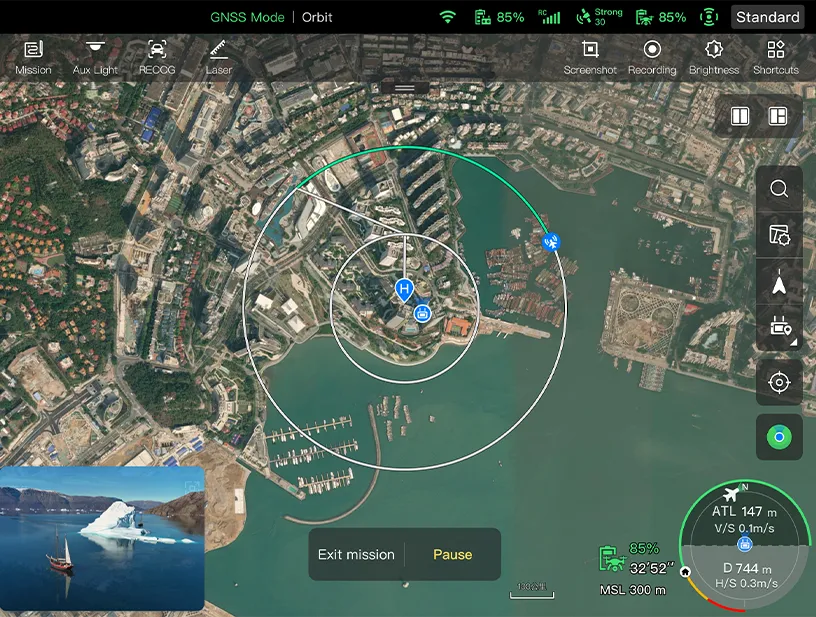816x617 pixels.
Task: Select the three-pane layout view
Action: point(778,116)
